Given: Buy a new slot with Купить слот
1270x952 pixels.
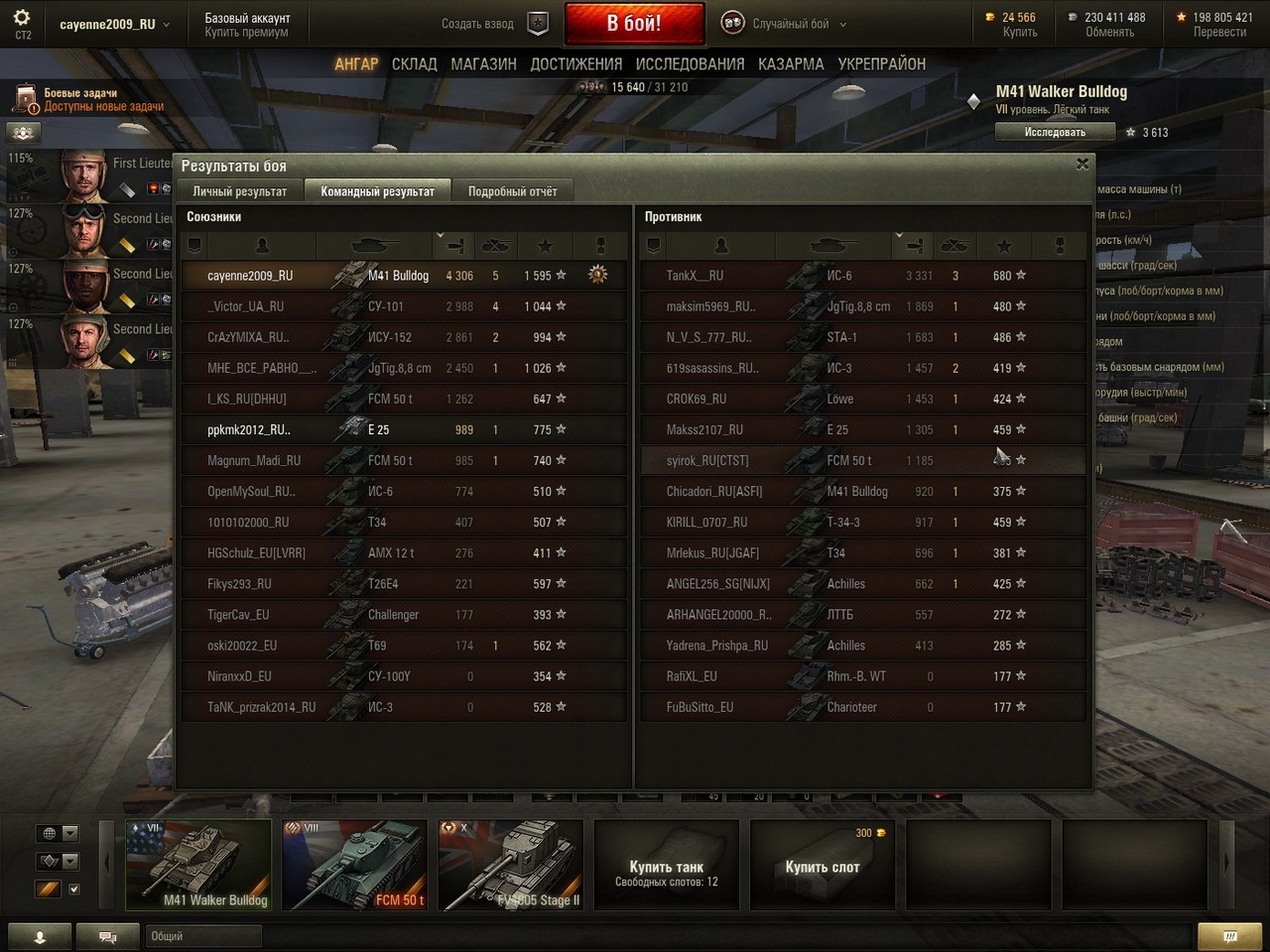Looking at the screenshot, I should point(823,866).
